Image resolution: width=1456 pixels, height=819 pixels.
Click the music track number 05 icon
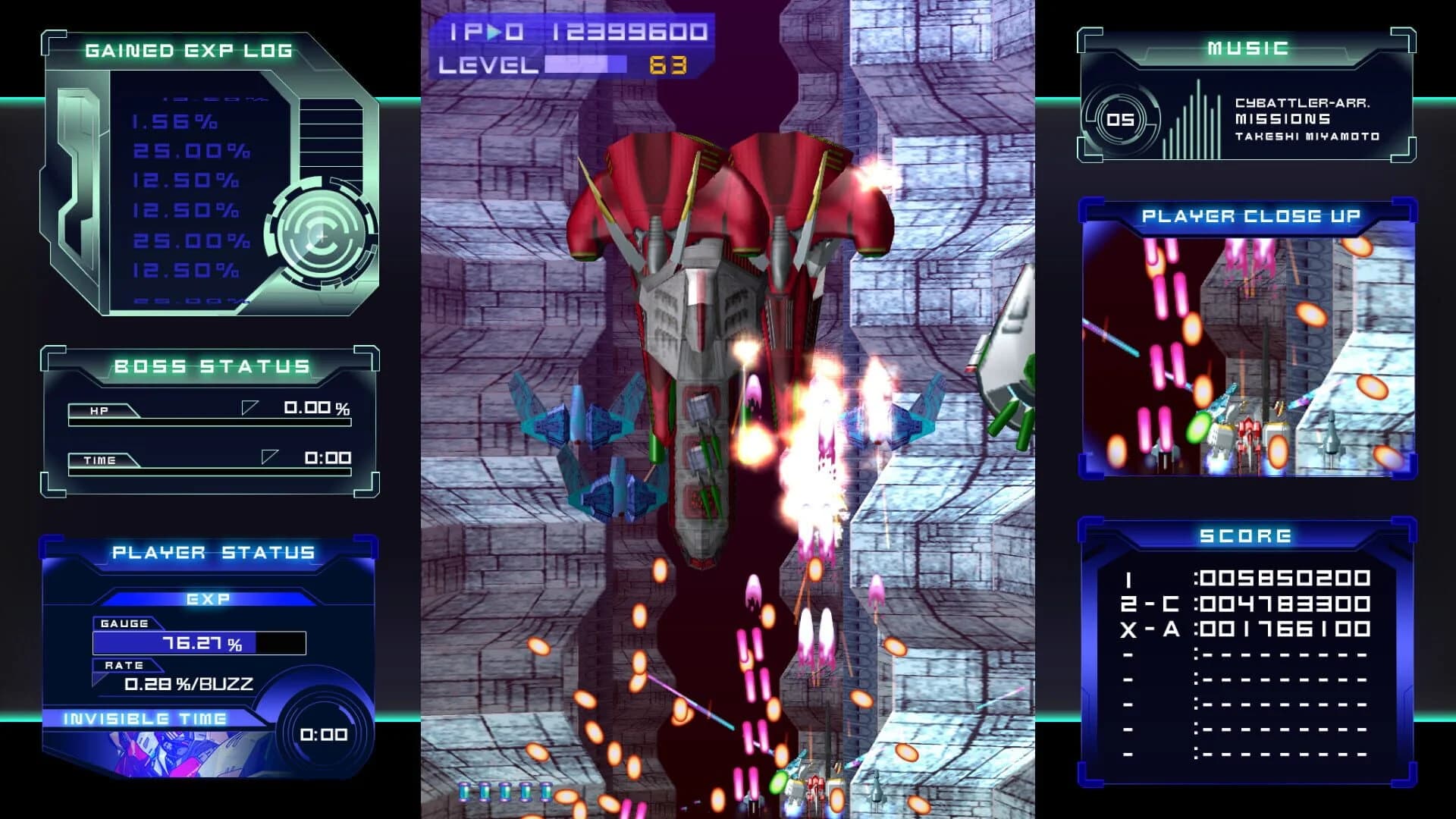tap(1120, 119)
